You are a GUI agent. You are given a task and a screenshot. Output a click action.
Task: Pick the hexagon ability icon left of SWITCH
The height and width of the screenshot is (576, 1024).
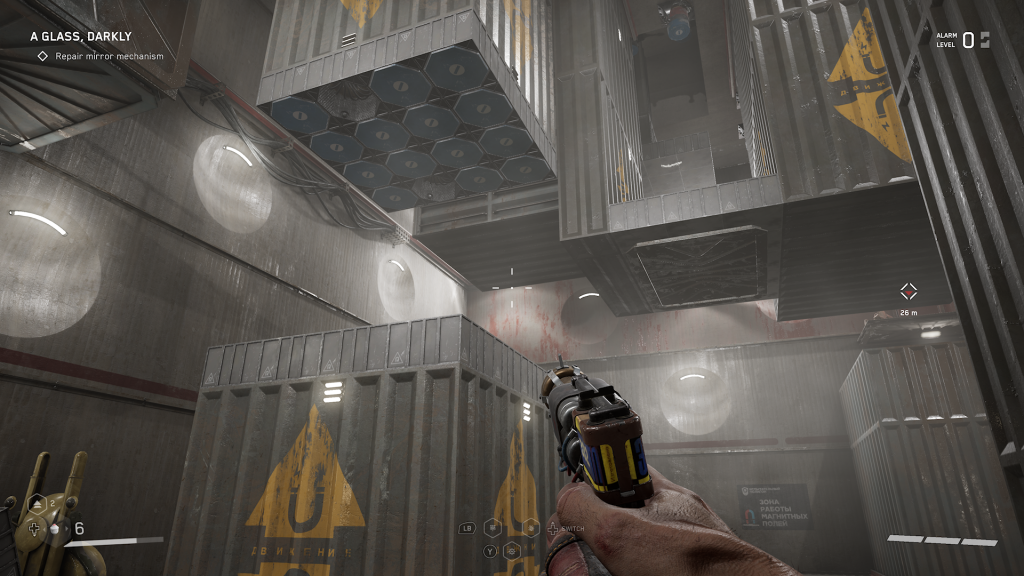point(532,527)
